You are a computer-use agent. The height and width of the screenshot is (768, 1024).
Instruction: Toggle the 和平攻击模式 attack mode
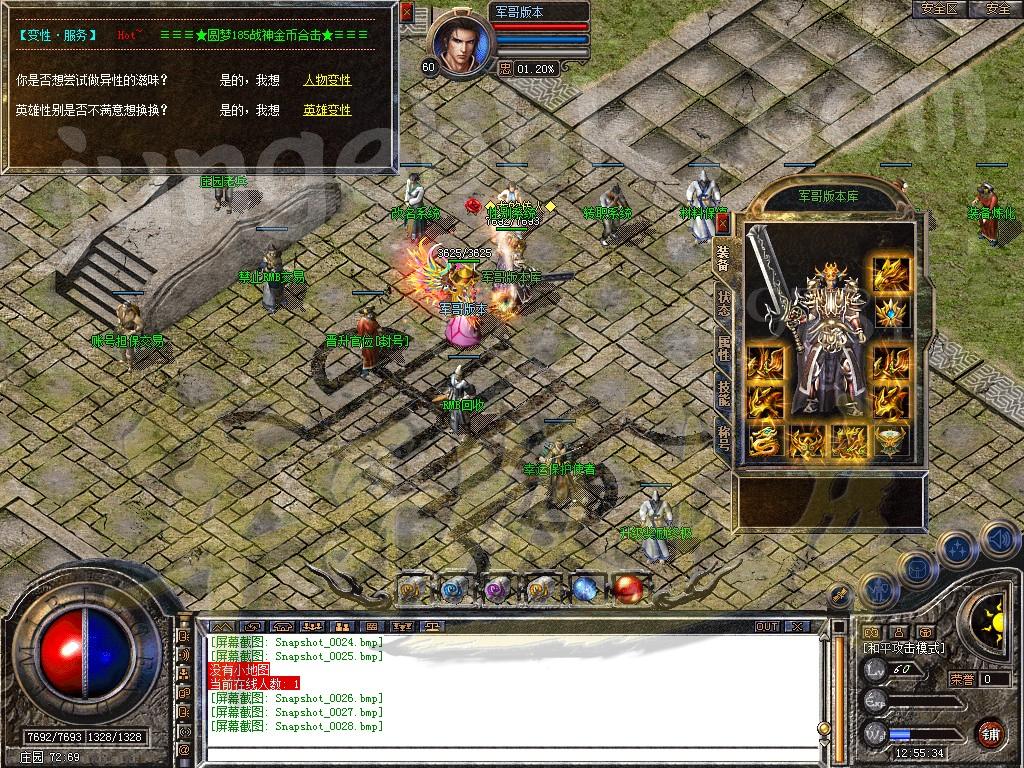[904, 648]
